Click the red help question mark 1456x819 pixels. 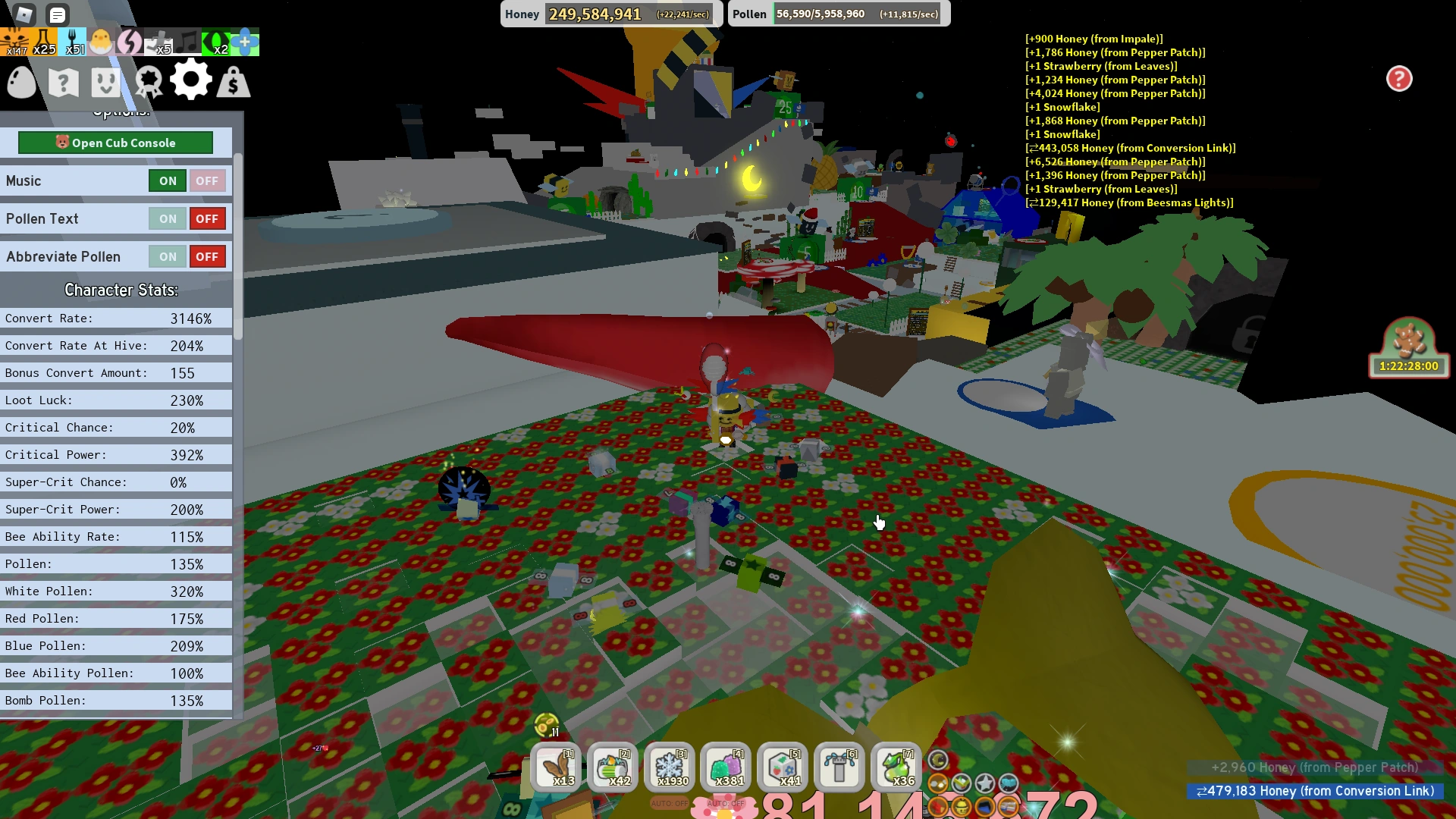click(x=1399, y=79)
